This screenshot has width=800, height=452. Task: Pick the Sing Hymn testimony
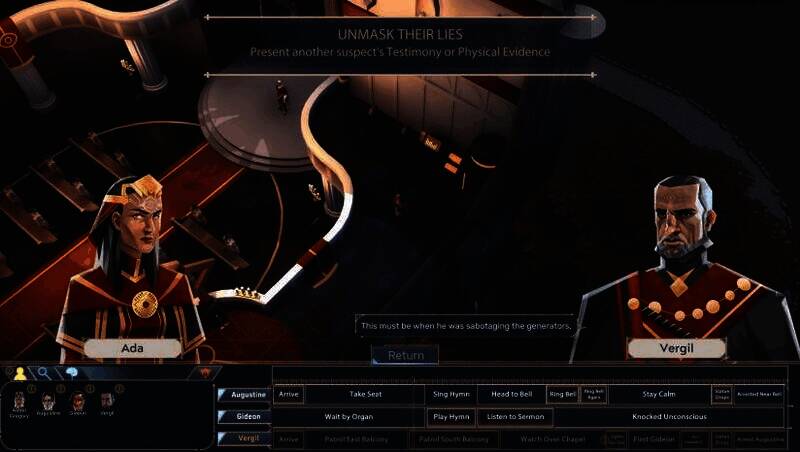[x=451, y=395]
